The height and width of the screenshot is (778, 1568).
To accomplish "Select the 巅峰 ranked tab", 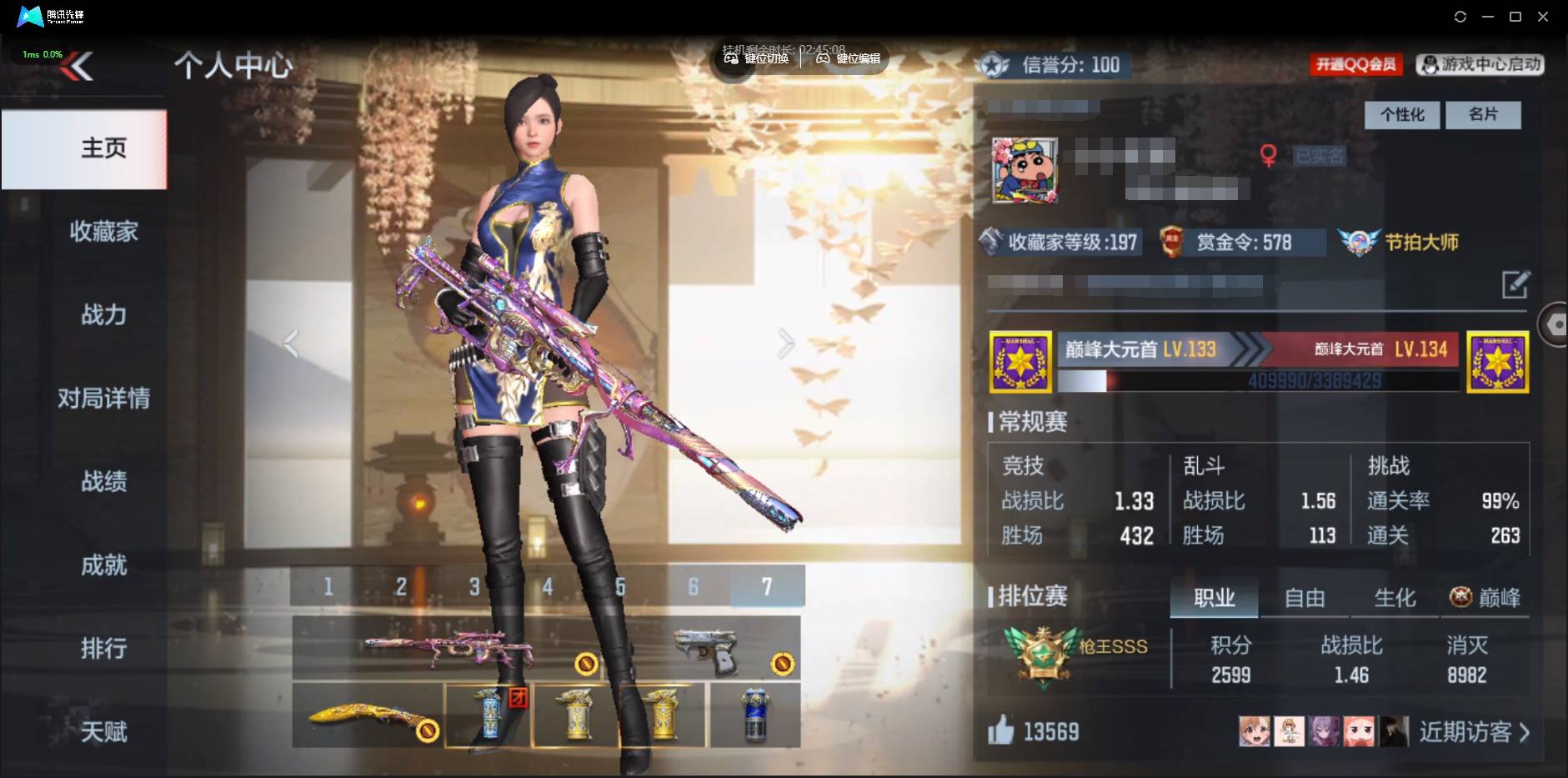I will click(1485, 598).
